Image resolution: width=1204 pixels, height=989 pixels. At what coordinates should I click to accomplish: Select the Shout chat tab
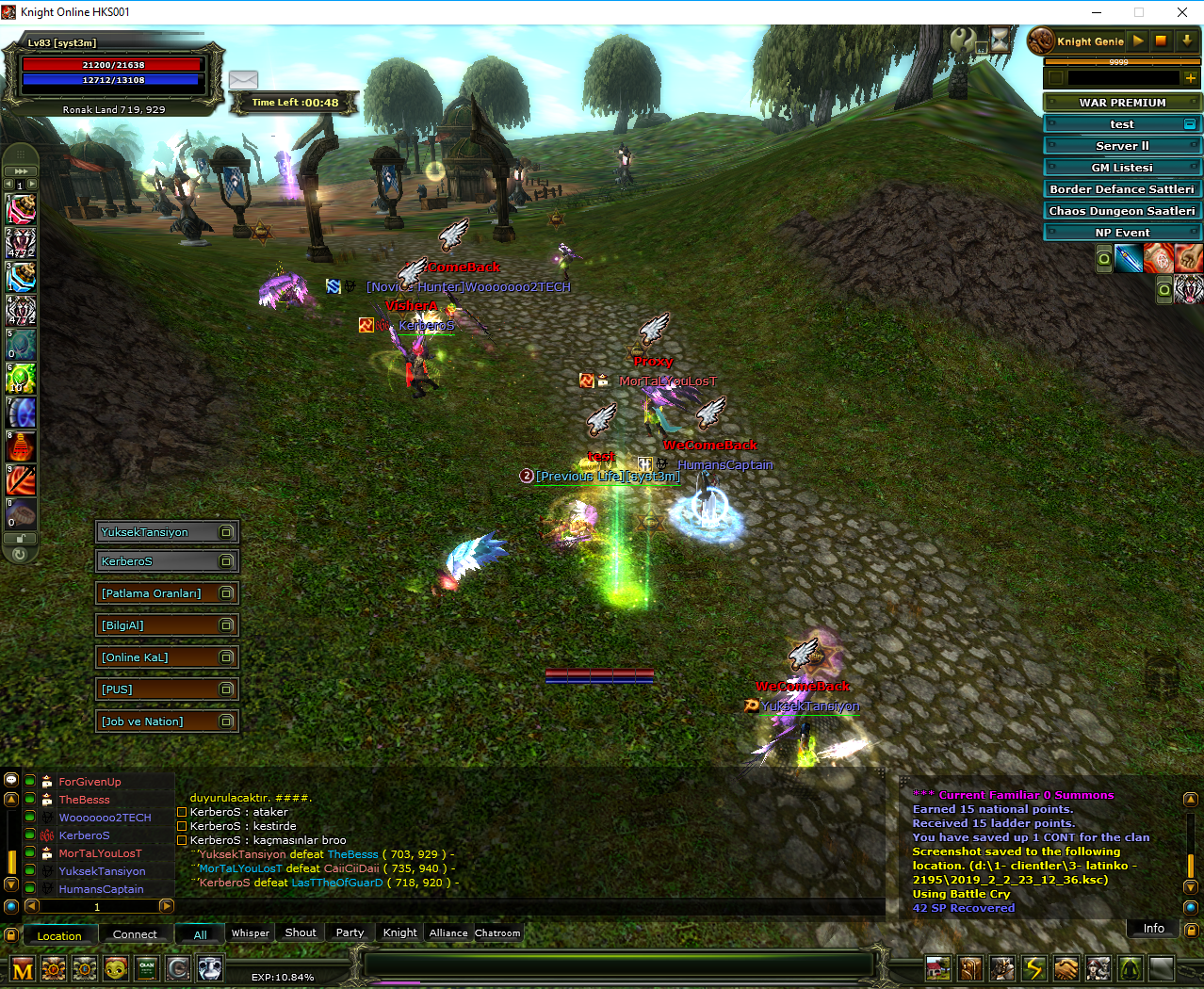pos(301,933)
